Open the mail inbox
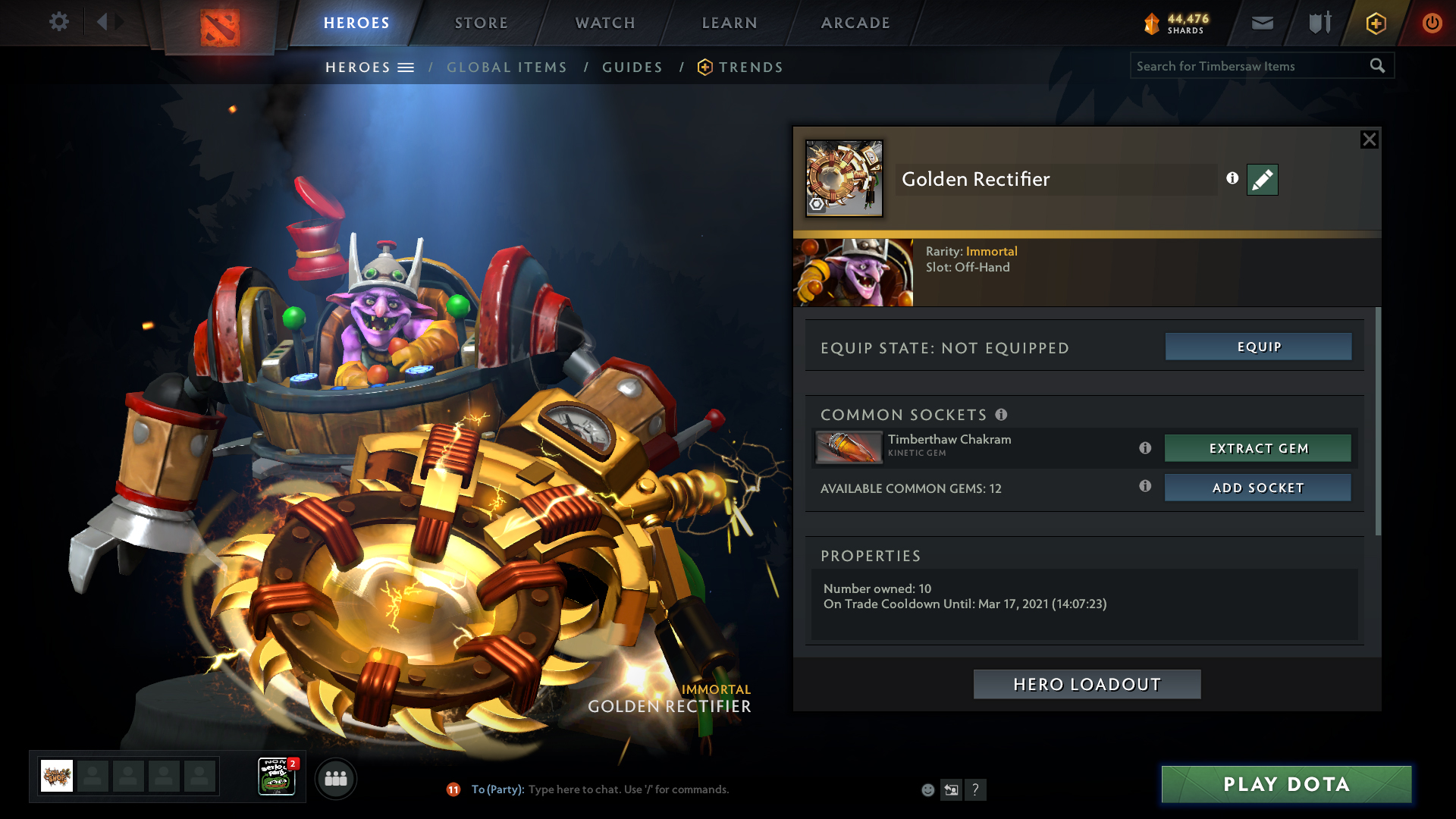The width and height of the screenshot is (1456, 819). 1262,23
